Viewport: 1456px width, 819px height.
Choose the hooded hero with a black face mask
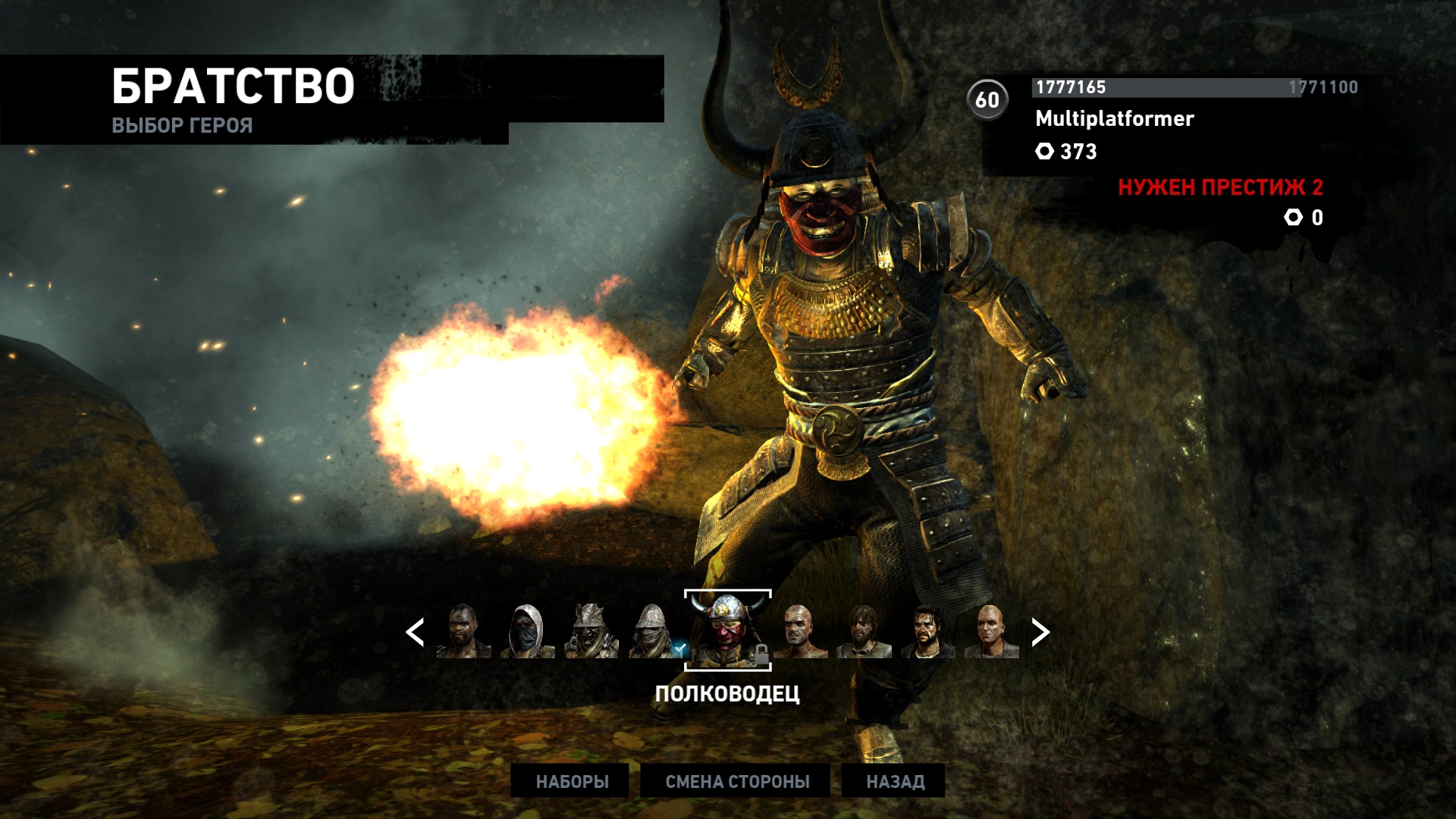click(x=527, y=631)
